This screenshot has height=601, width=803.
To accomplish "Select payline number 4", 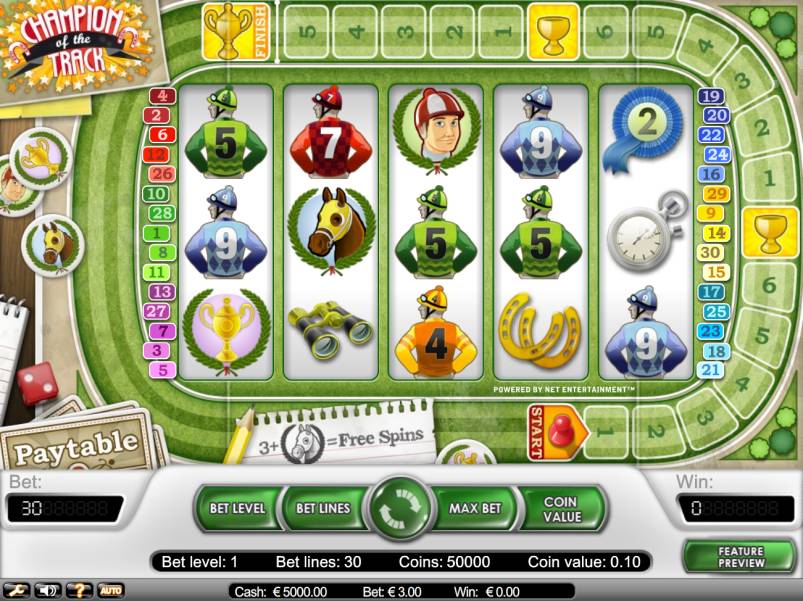I will [x=162, y=97].
